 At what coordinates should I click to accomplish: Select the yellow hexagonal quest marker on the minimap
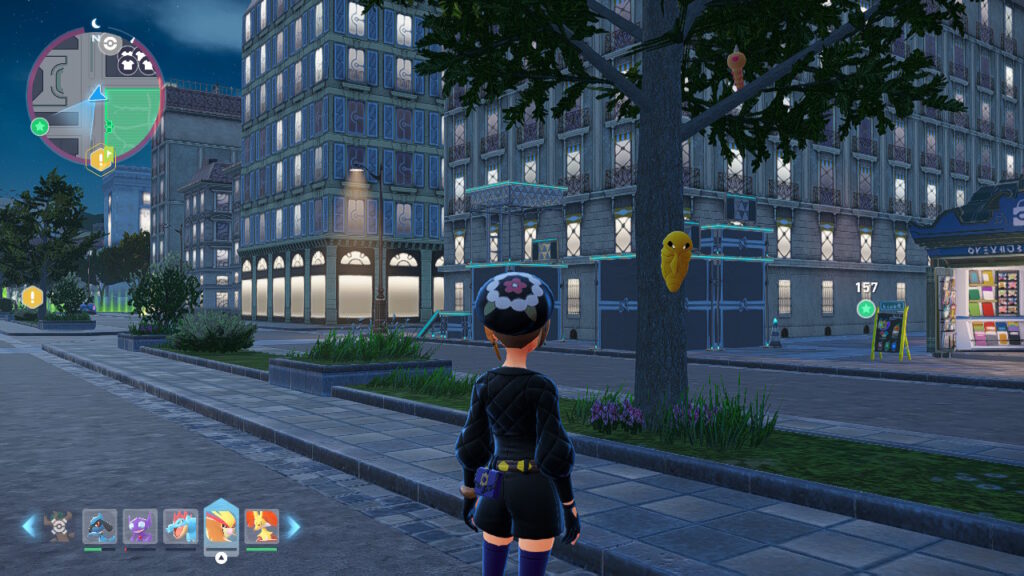point(101,158)
